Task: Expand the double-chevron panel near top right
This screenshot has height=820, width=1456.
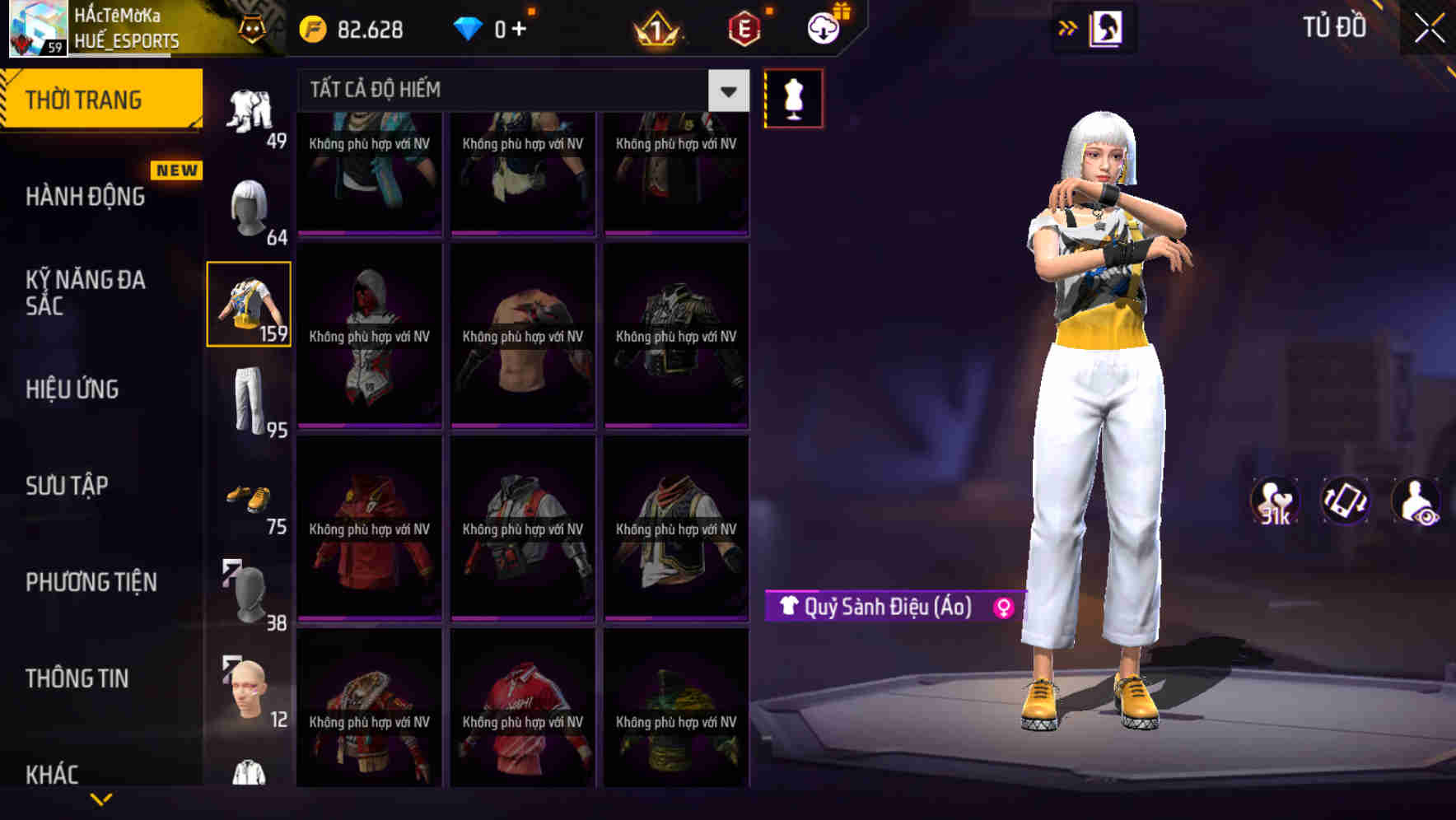Action: click(1068, 26)
